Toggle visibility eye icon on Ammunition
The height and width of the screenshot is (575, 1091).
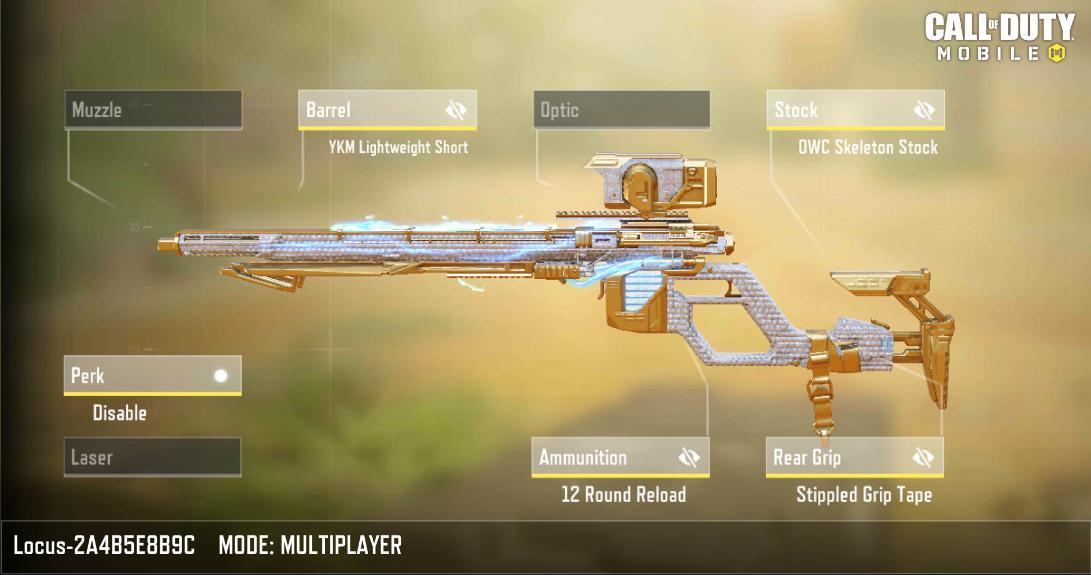[689, 458]
